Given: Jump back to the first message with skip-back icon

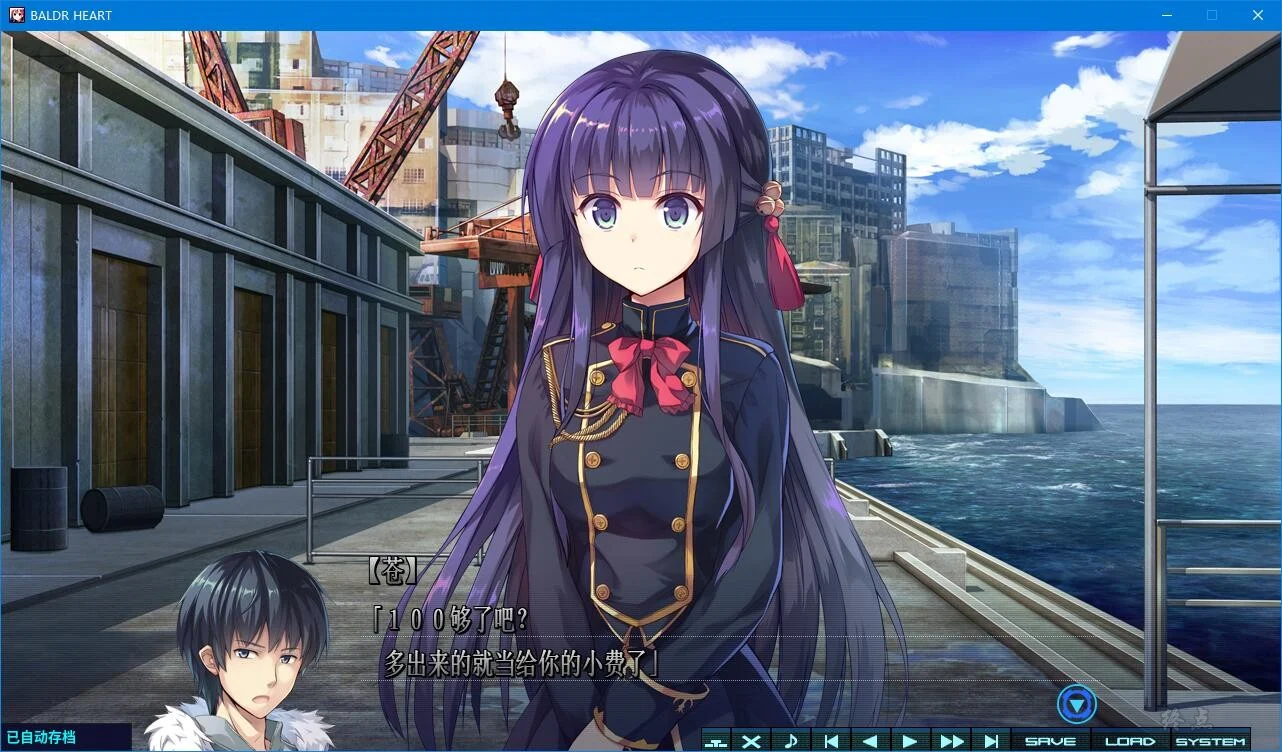Looking at the screenshot, I should tap(829, 741).
